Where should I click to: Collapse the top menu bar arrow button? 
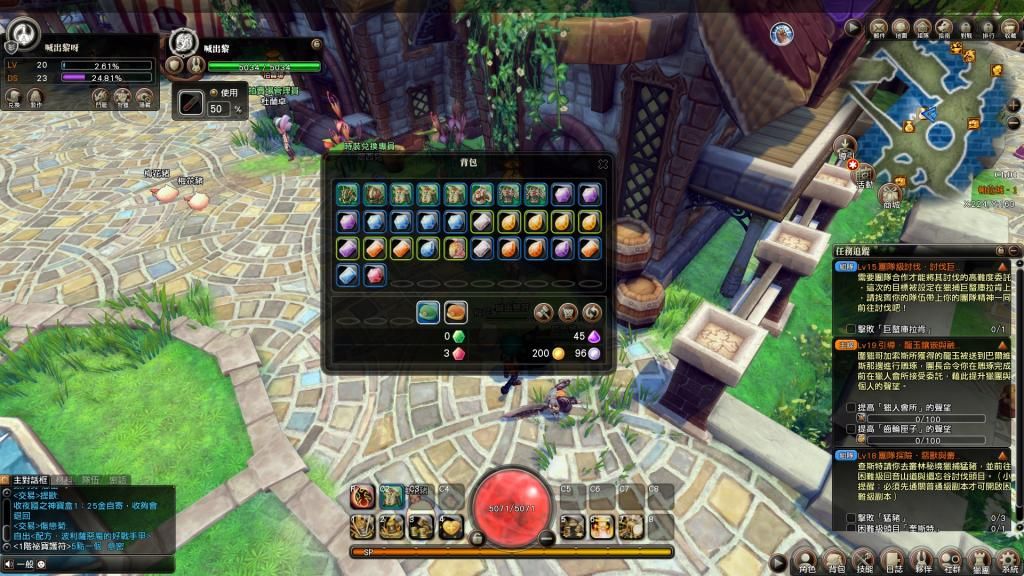(854, 28)
